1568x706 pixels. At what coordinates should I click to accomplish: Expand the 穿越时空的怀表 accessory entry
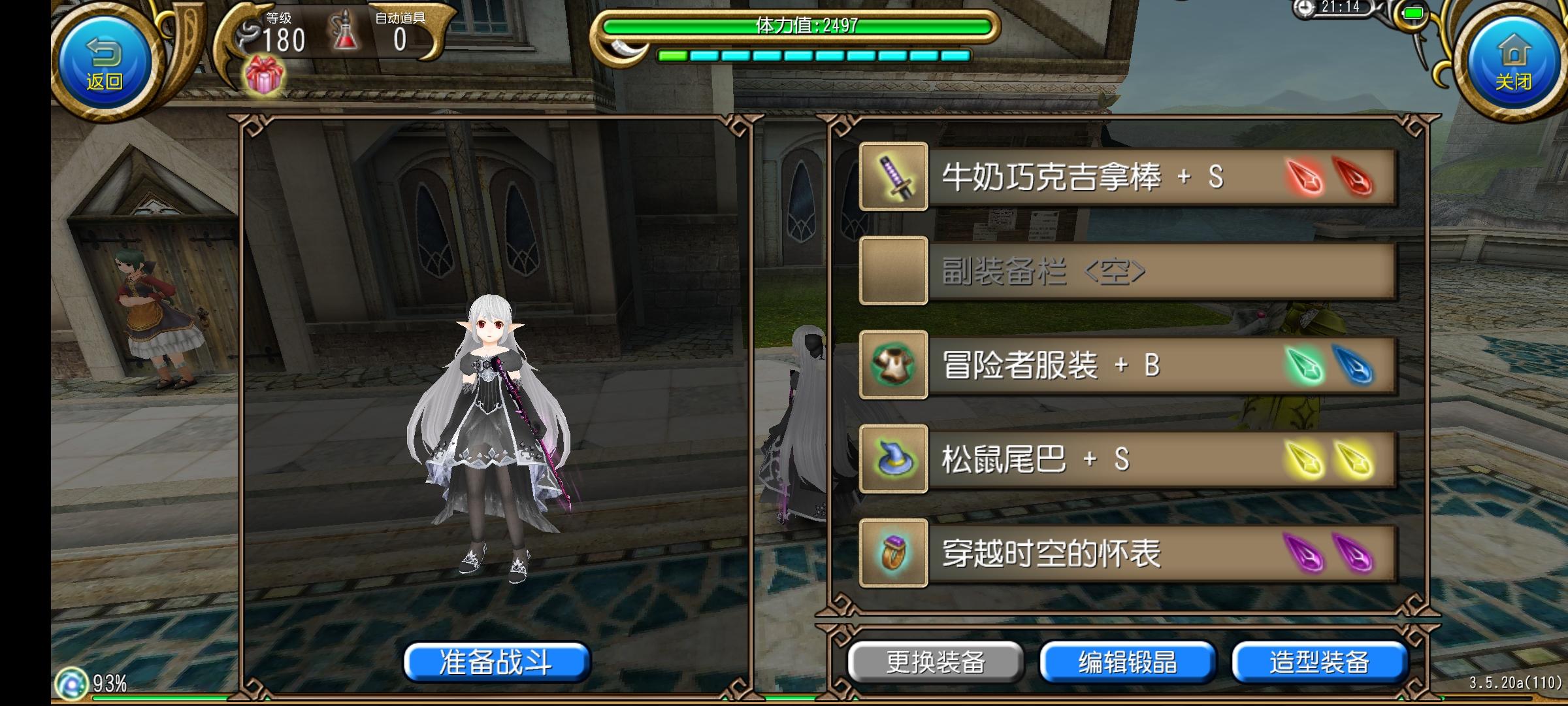point(1111,554)
